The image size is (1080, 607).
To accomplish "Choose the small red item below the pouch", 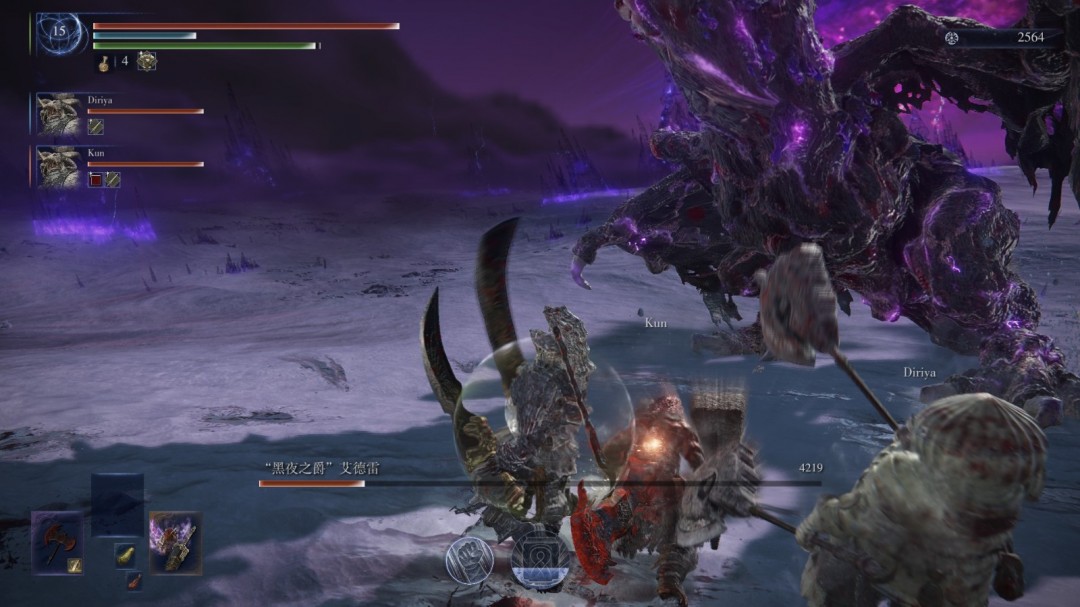I will (x=133, y=581).
